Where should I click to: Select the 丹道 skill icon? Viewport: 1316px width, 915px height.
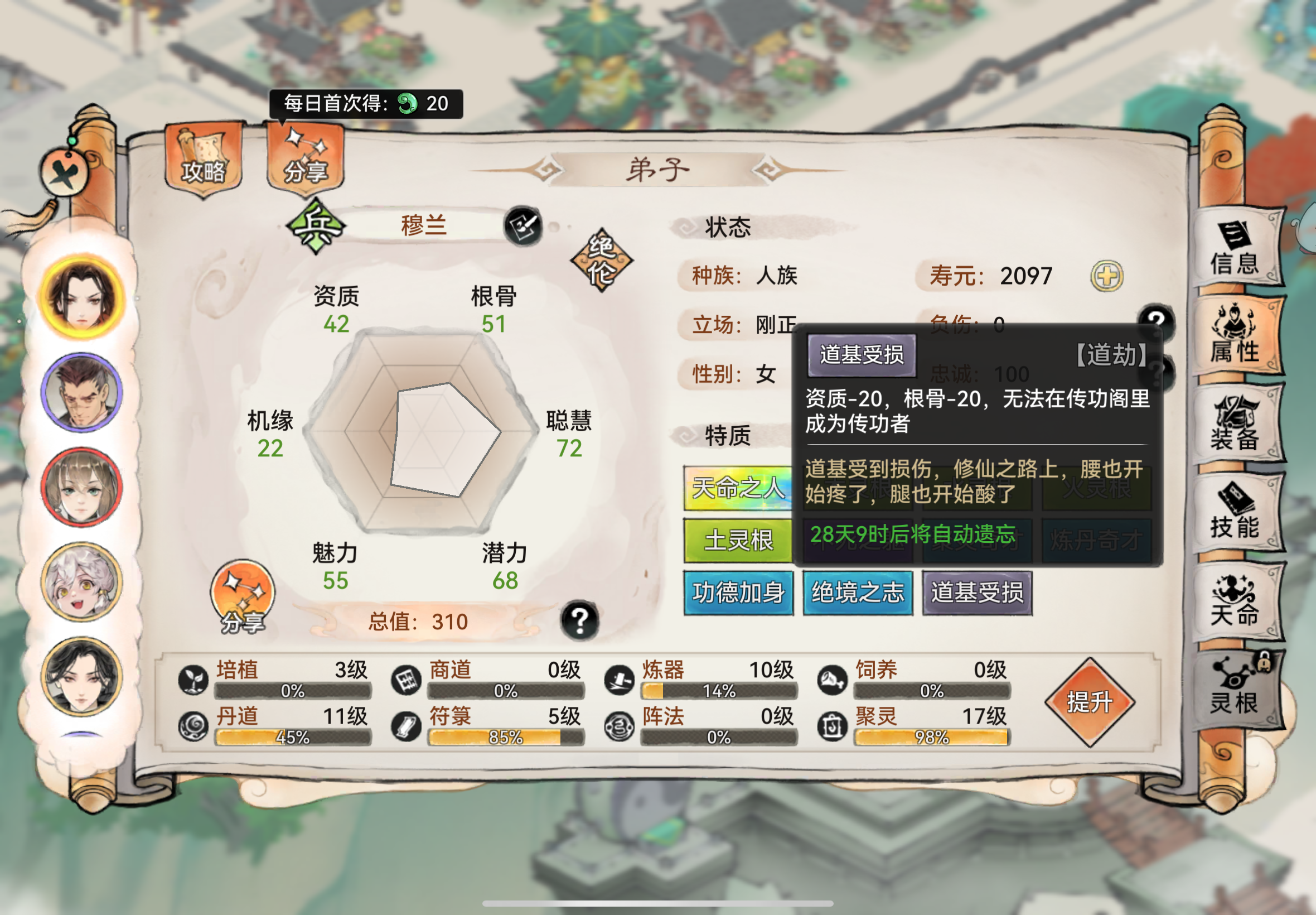[x=195, y=726]
